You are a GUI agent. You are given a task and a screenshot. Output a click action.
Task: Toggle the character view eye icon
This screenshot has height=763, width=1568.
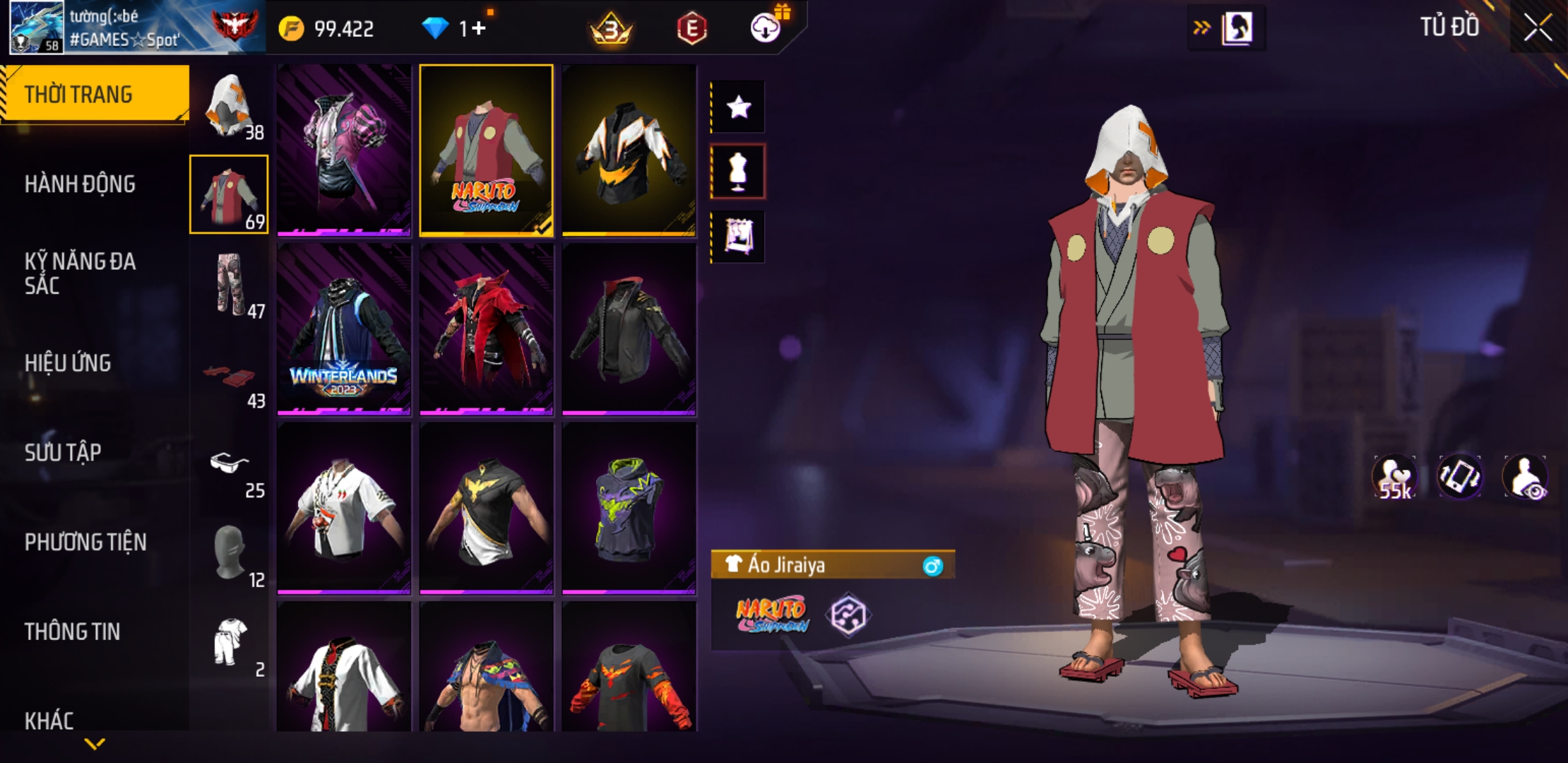(x=1527, y=478)
